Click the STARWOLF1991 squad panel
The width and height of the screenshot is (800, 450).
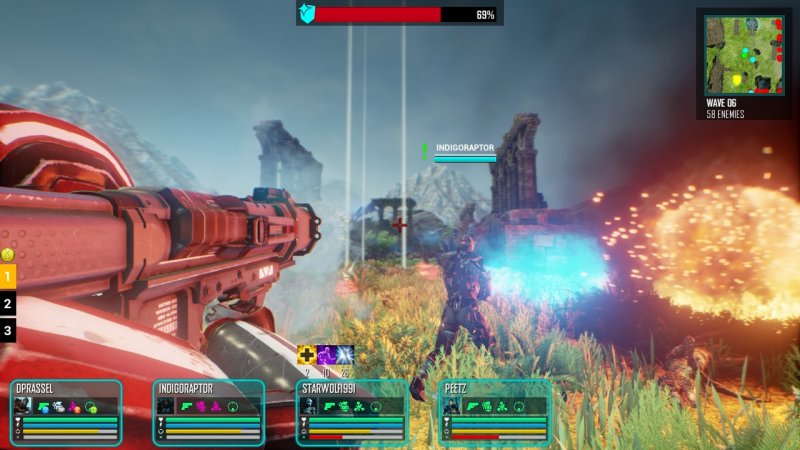click(353, 411)
